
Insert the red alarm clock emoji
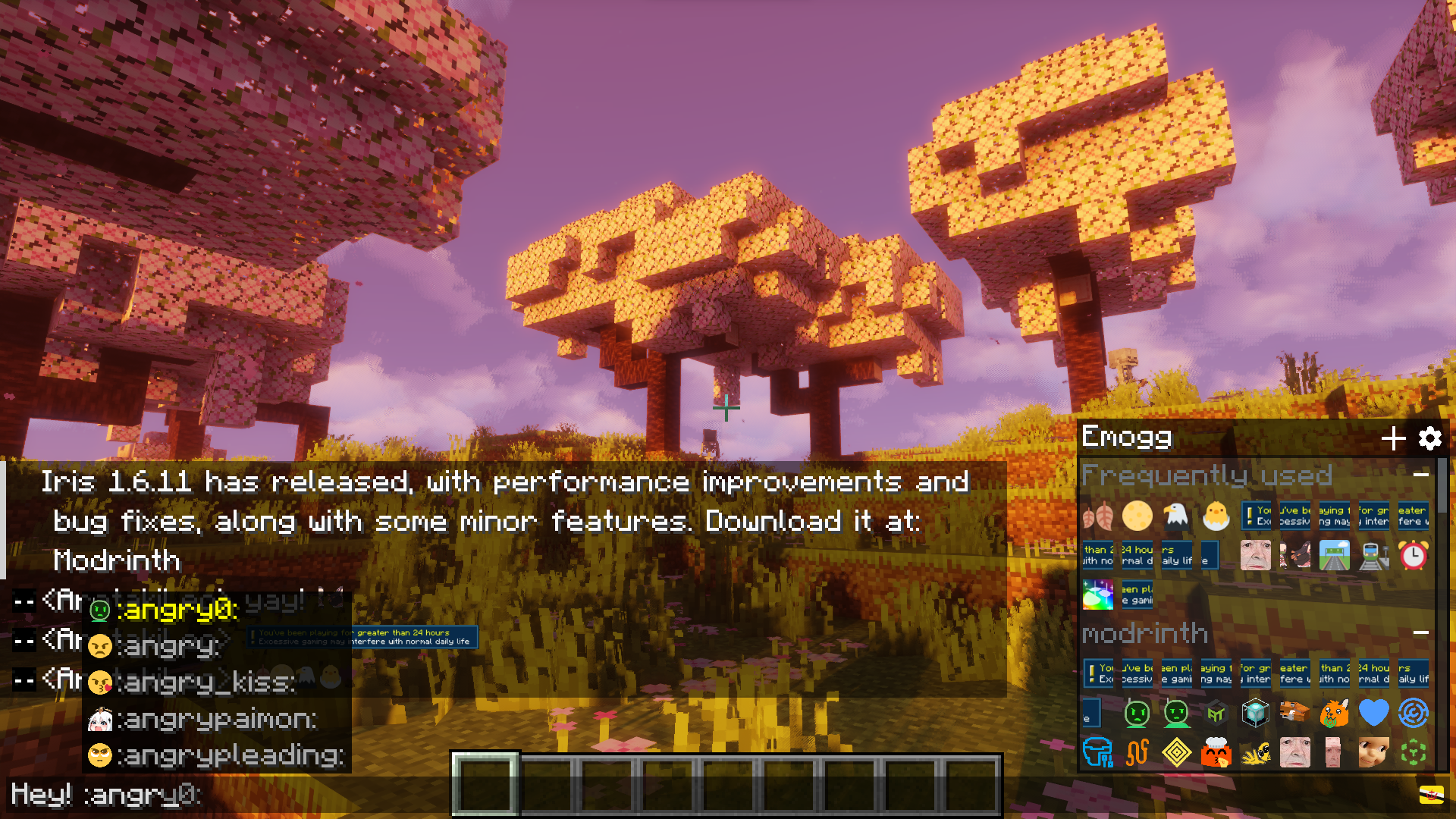(x=1413, y=556)
